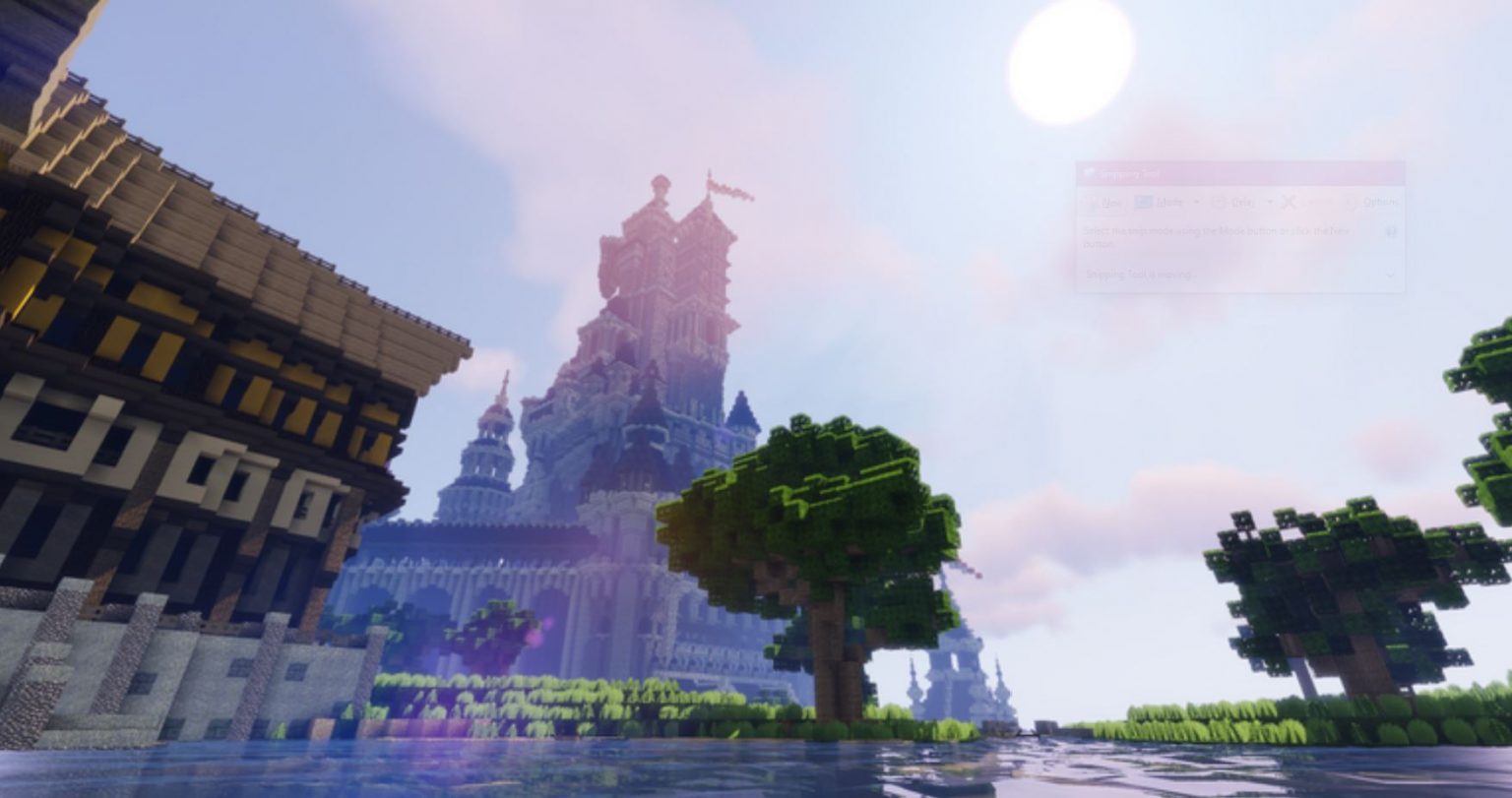Image resolution: width=1512 pixels, height=798 pixels.
Task: Click the Snipping Tool is moving link
Action: click(1140, 275)
